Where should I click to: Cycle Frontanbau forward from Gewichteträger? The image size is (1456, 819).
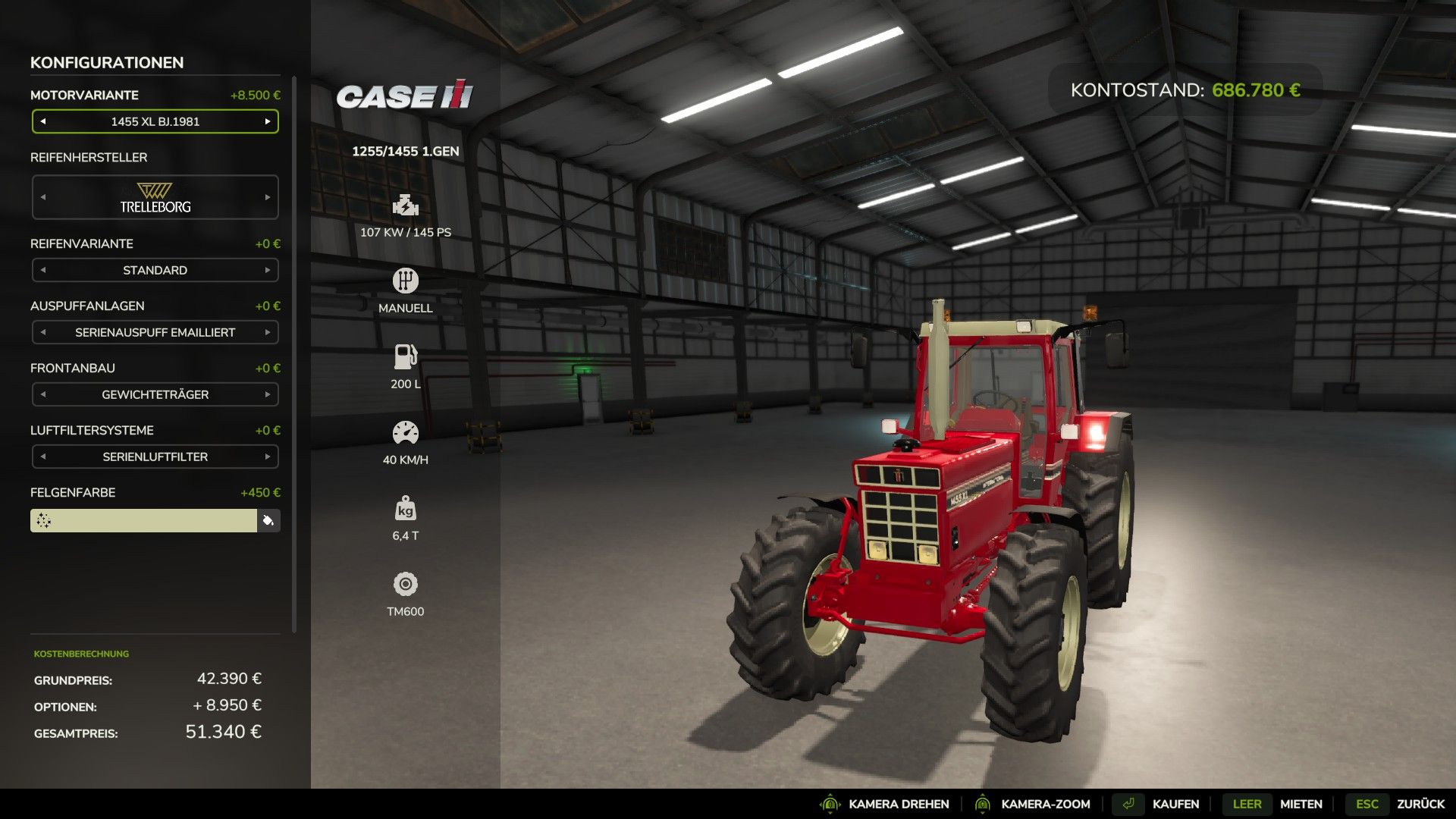click(268, 394)
